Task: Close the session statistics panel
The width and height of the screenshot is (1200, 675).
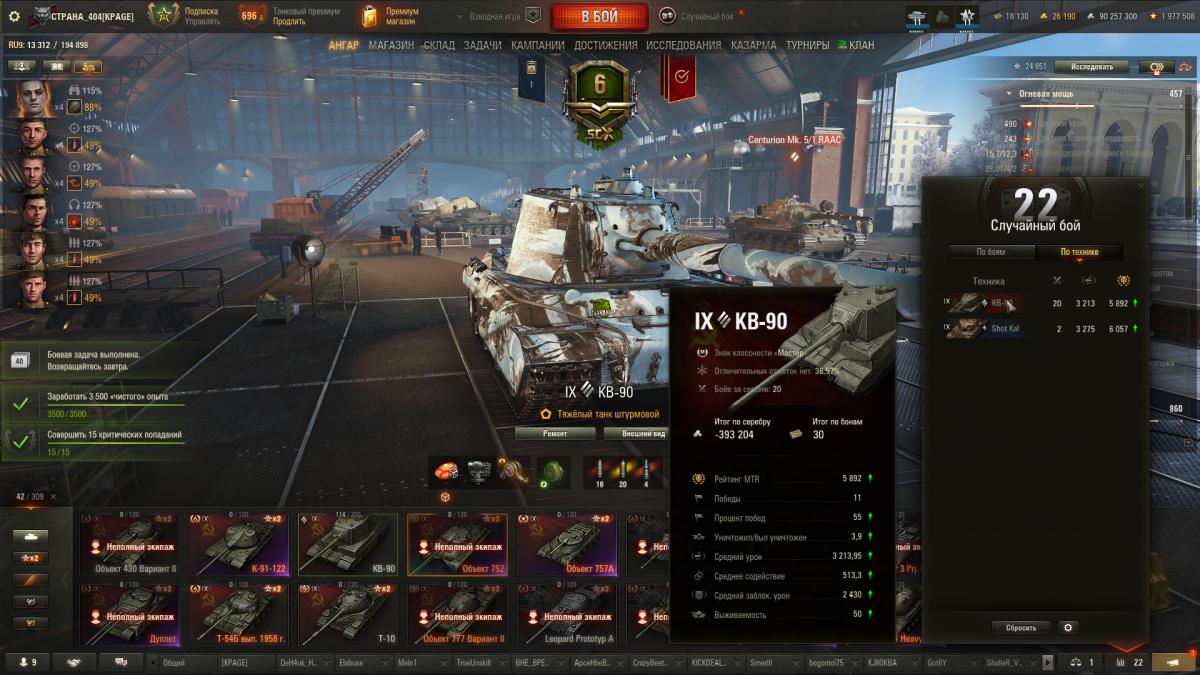Action: (x=1142, y=186)
